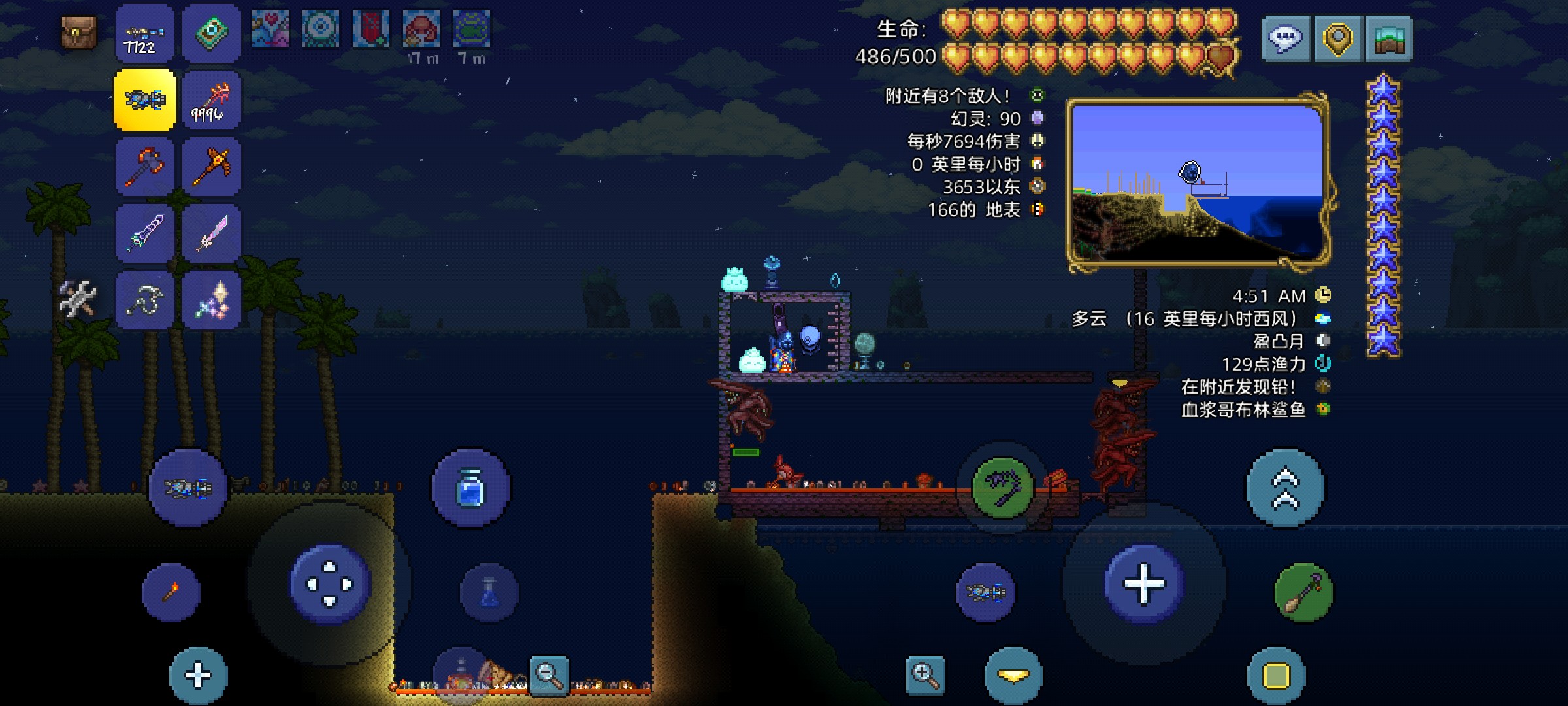The height and width of the screenshot is (706, 1568).
Task: Select the green spell tome slot
Action: click(212, 34)
